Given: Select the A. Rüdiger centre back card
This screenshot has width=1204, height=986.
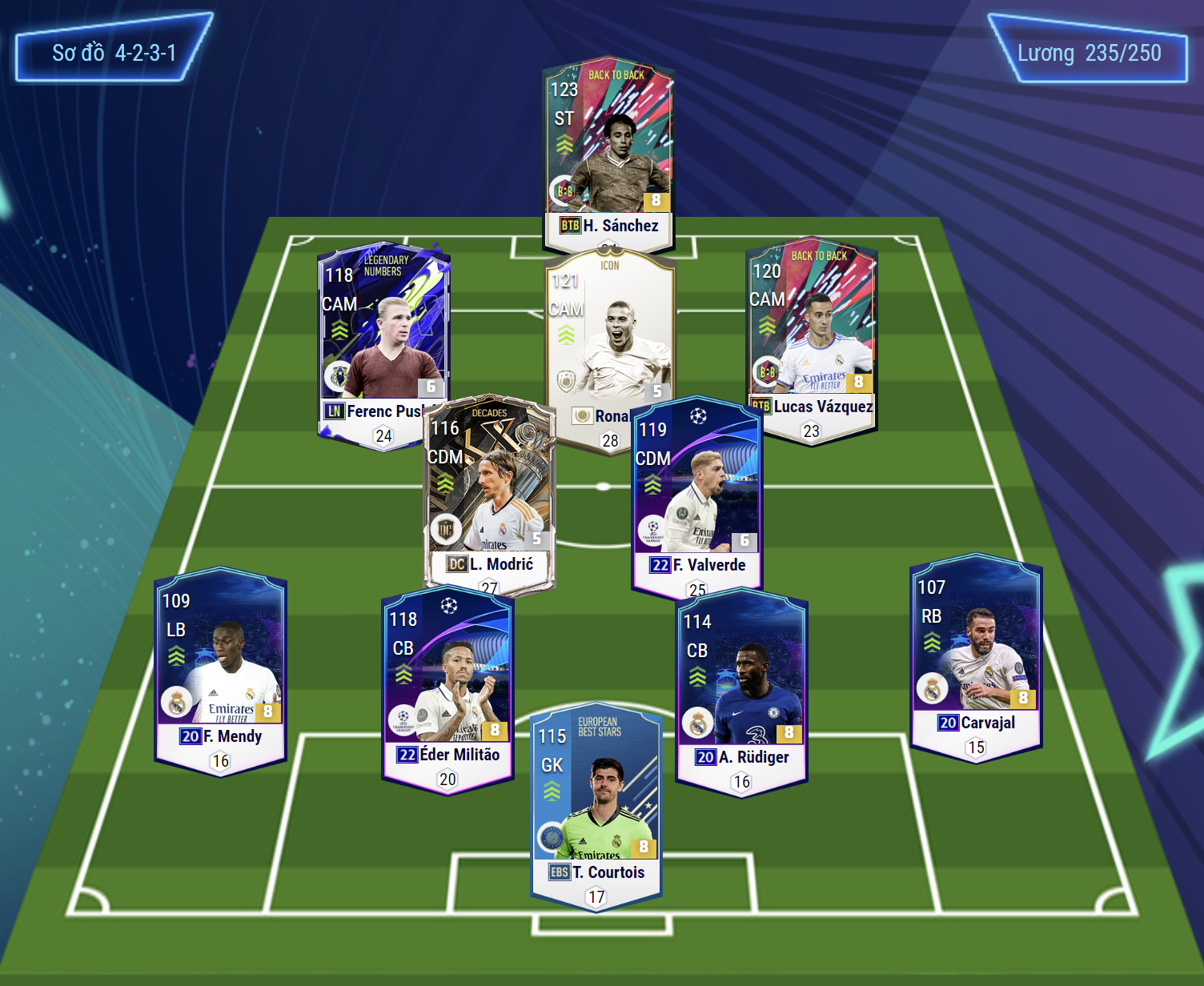Looking at the screenshot, I should 741,688.
